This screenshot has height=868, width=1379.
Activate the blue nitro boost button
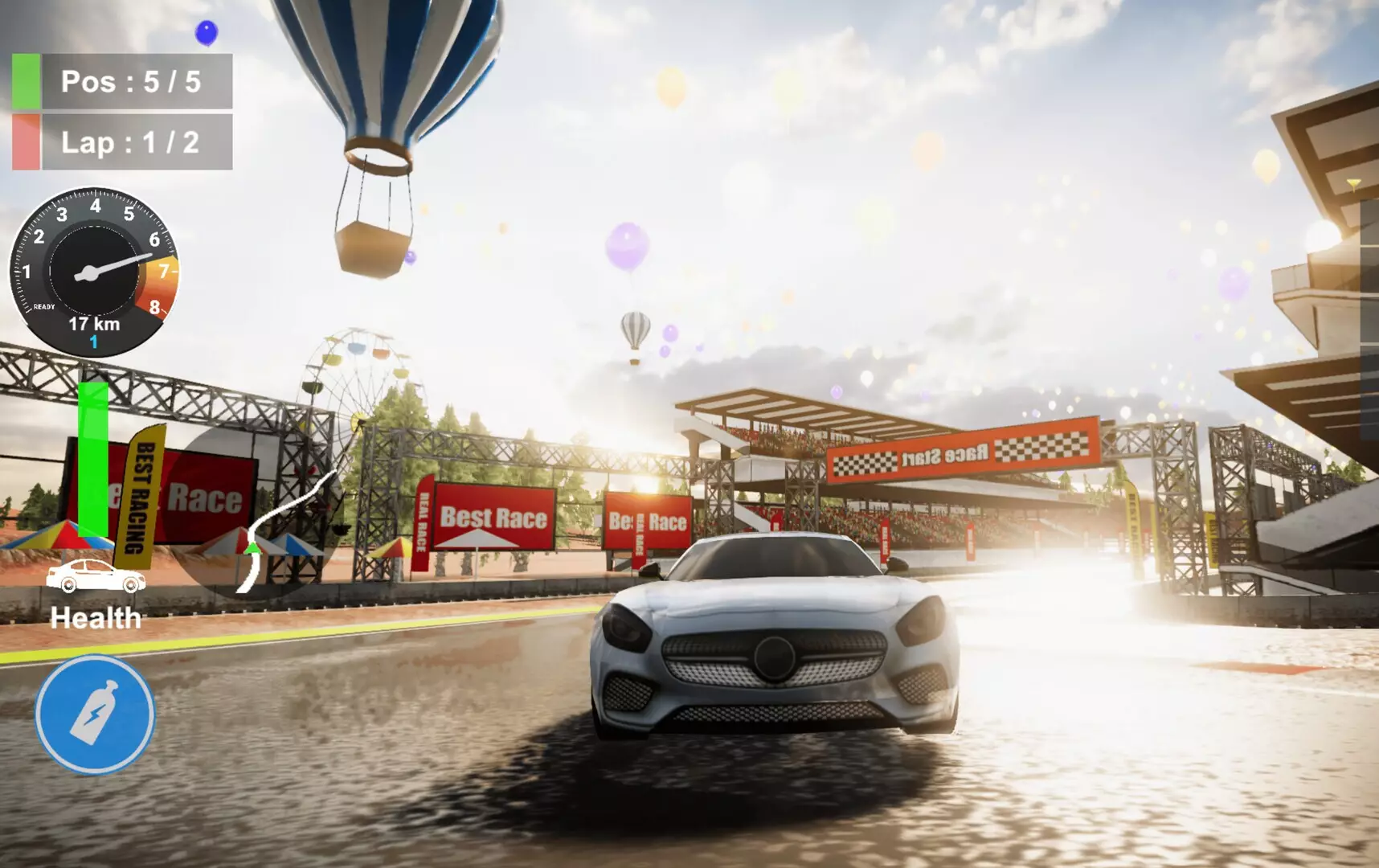(95, 714)
